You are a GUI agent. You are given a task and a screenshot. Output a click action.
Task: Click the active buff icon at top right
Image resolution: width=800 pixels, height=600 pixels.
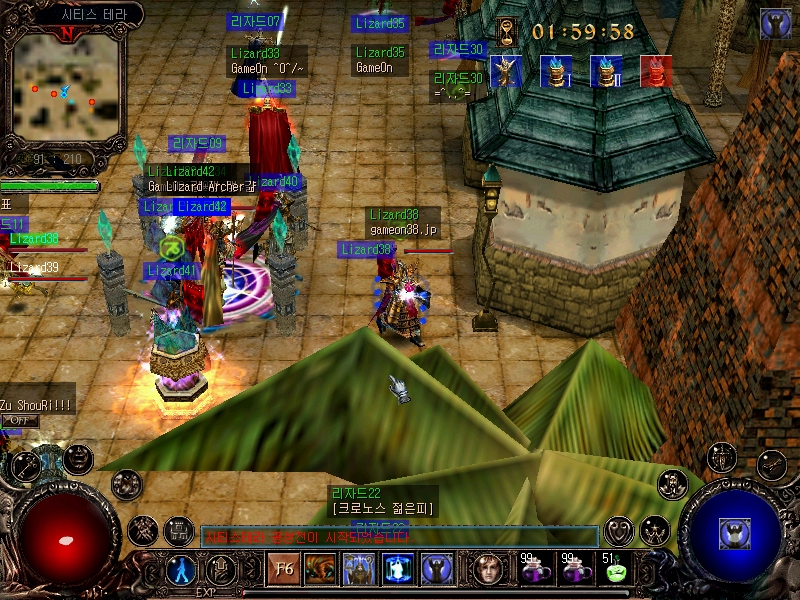pos(775,23)
